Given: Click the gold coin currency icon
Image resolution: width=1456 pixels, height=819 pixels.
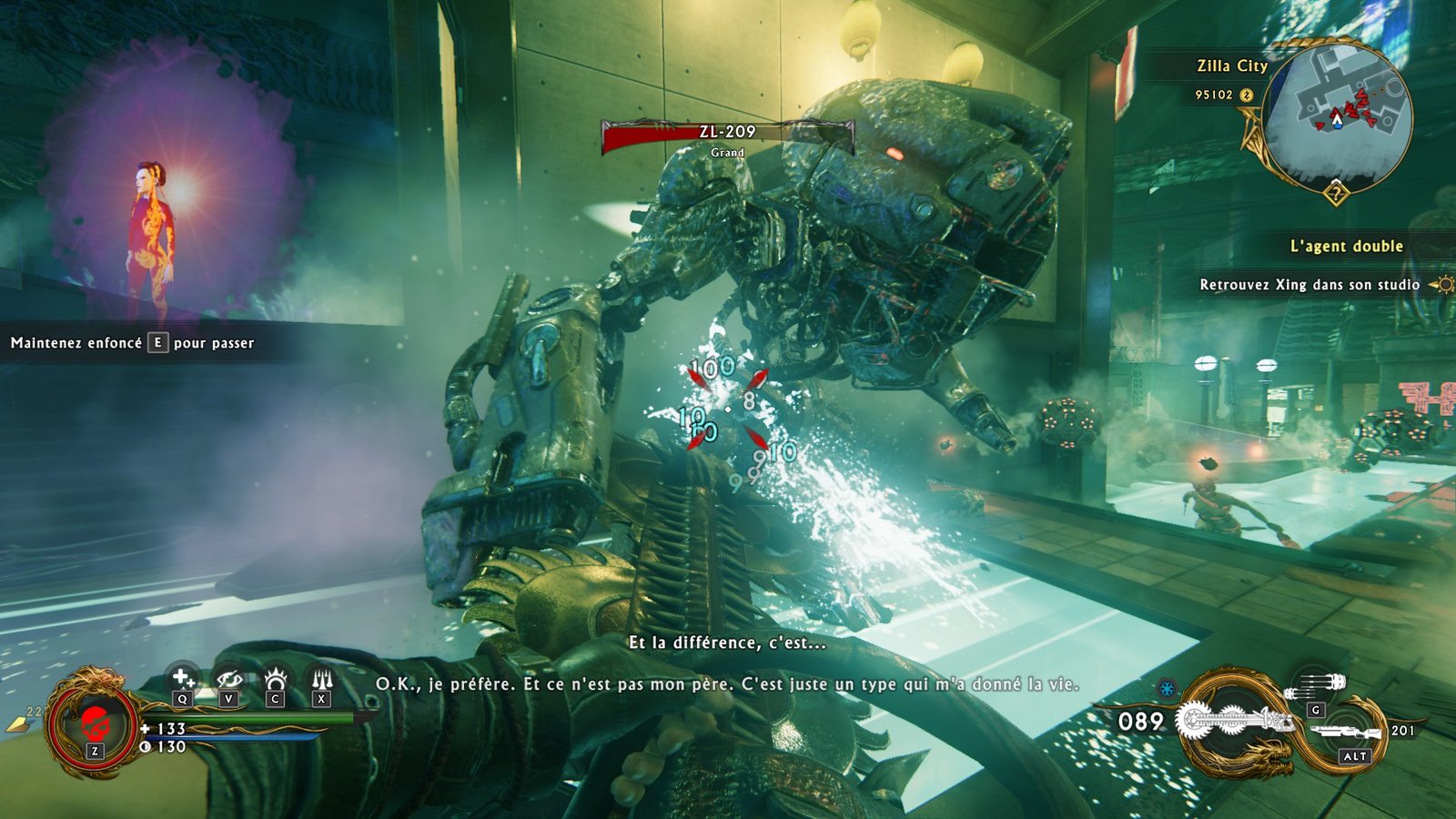Looking at the screenshot, I should (x=1247, y=95).
